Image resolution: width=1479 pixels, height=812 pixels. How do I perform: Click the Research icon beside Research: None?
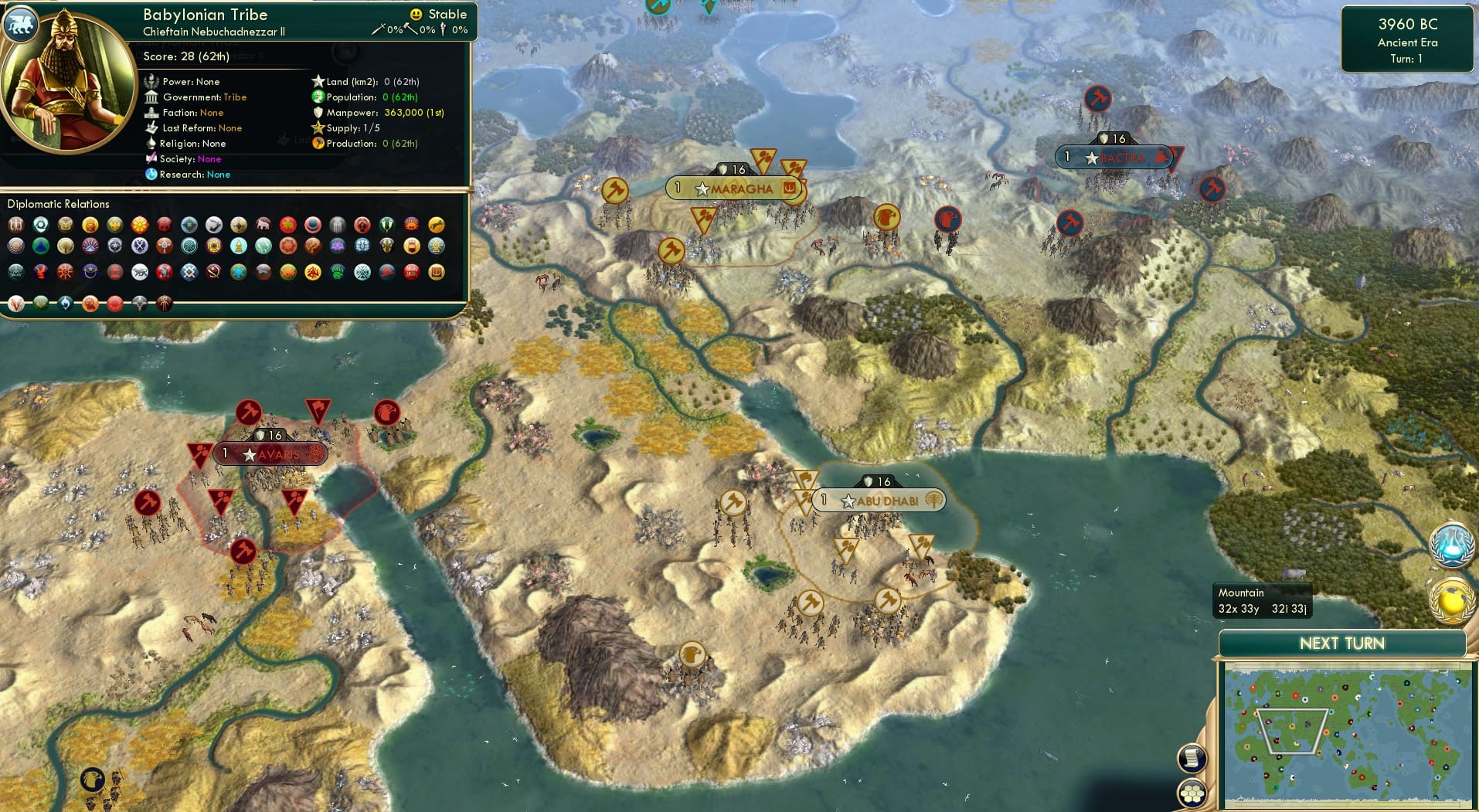(x=151, y=175)
